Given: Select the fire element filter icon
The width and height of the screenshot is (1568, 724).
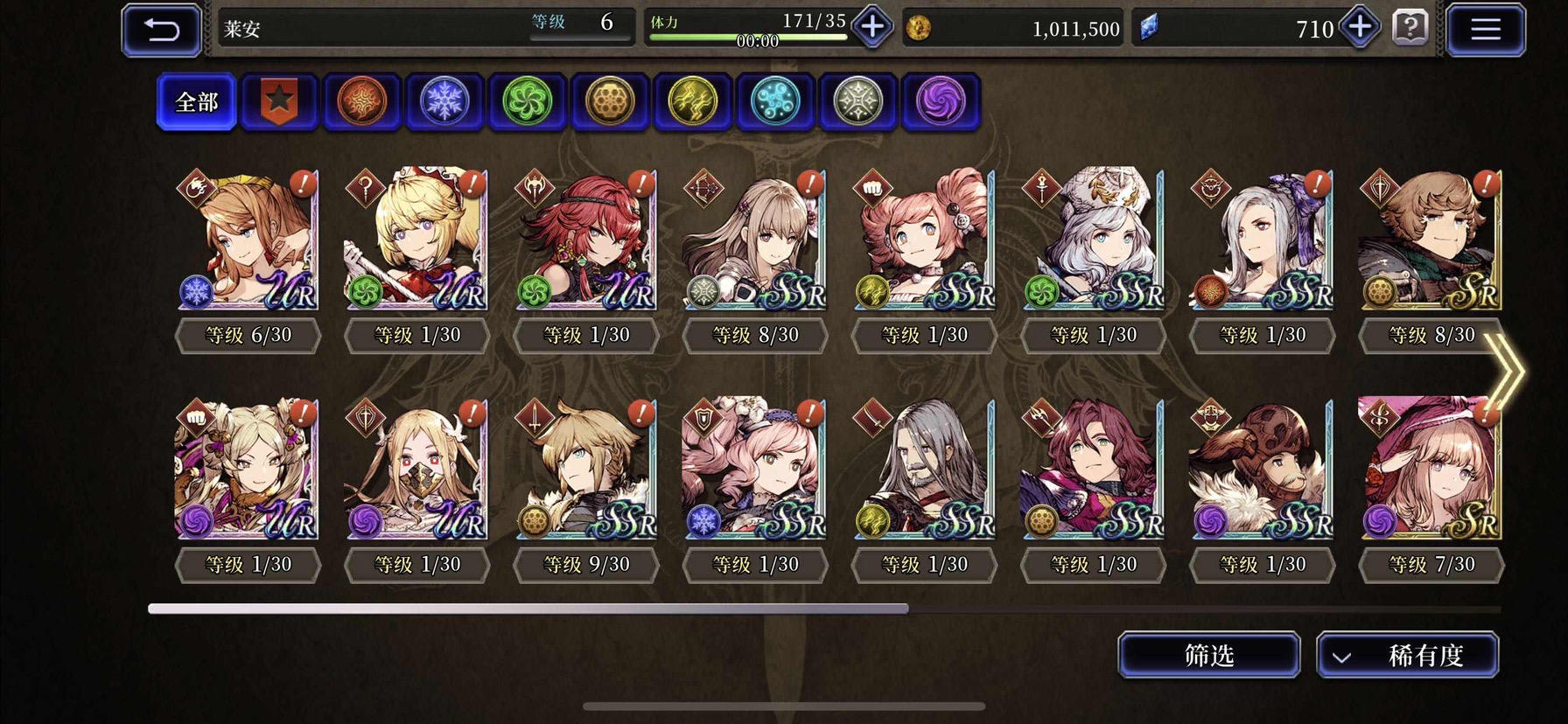Looking at the screenshot, I should [361, 101].
